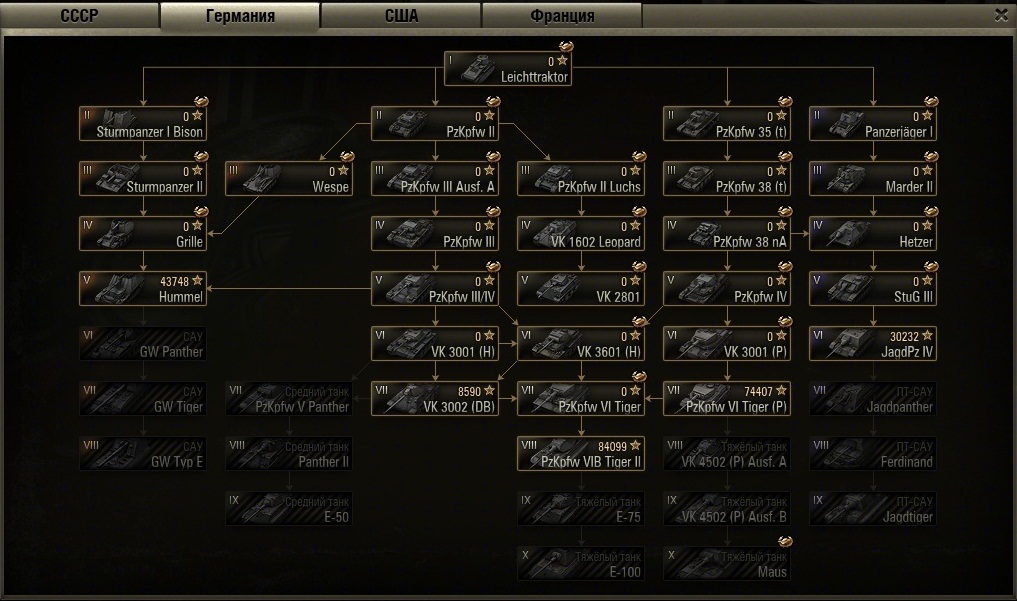This screenshot has height=601, width=1017.
Task: Show the Франция tech tree tab
Action: pyautogui.click(x=562, y=16)
